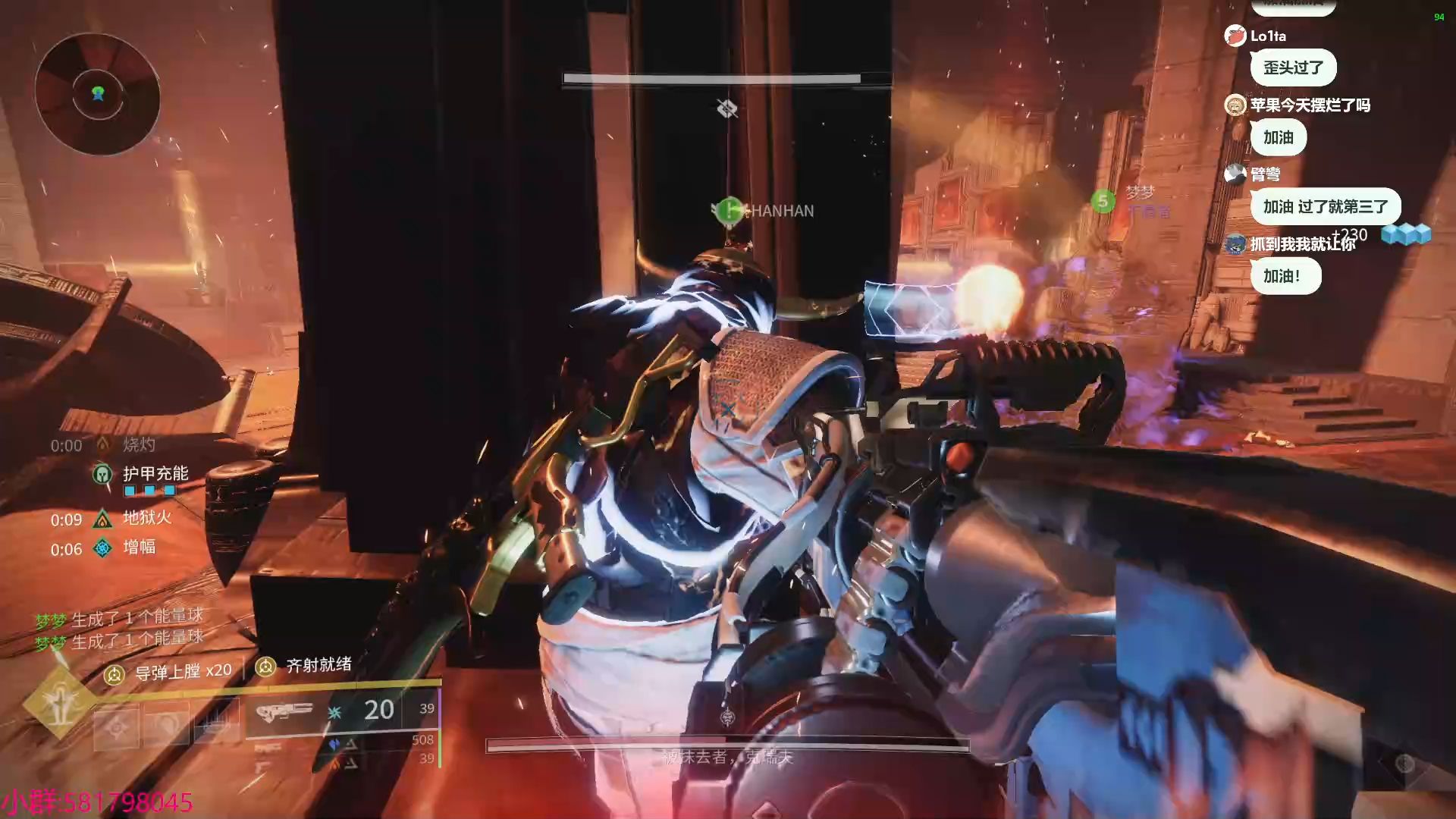Viewport: 1456px width, 819px height.
Task: Click the 导弹上膛 x20 perk icon
Action: (115, 673)
